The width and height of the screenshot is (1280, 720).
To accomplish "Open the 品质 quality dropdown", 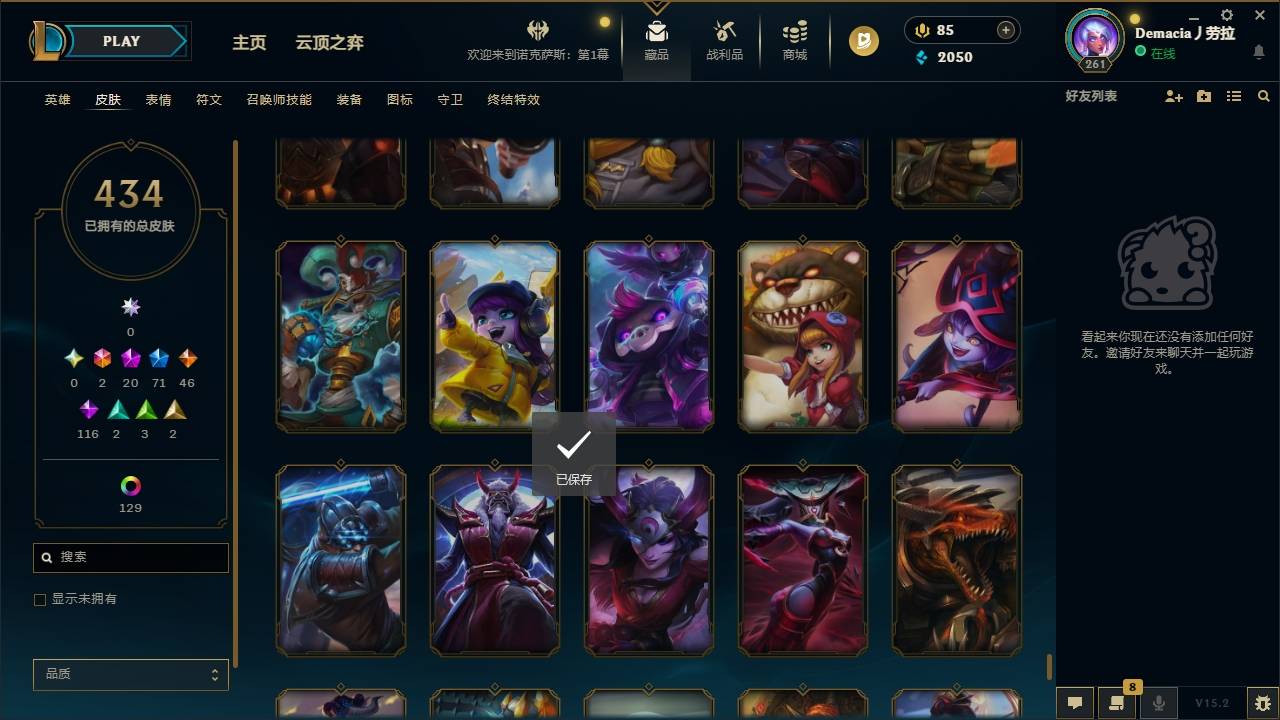I will coord(130,674).
